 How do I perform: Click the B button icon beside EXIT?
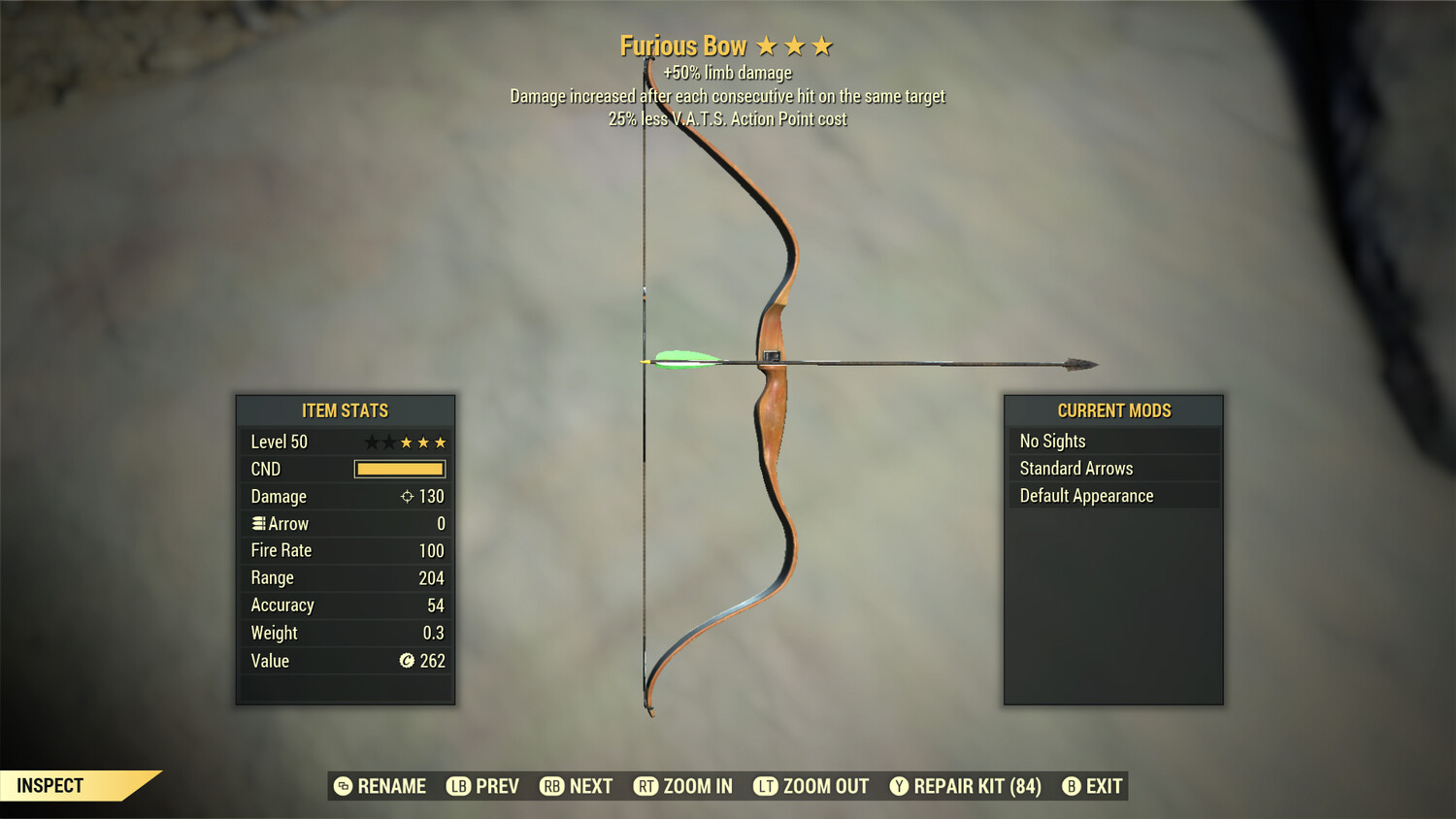(1071, 786)
